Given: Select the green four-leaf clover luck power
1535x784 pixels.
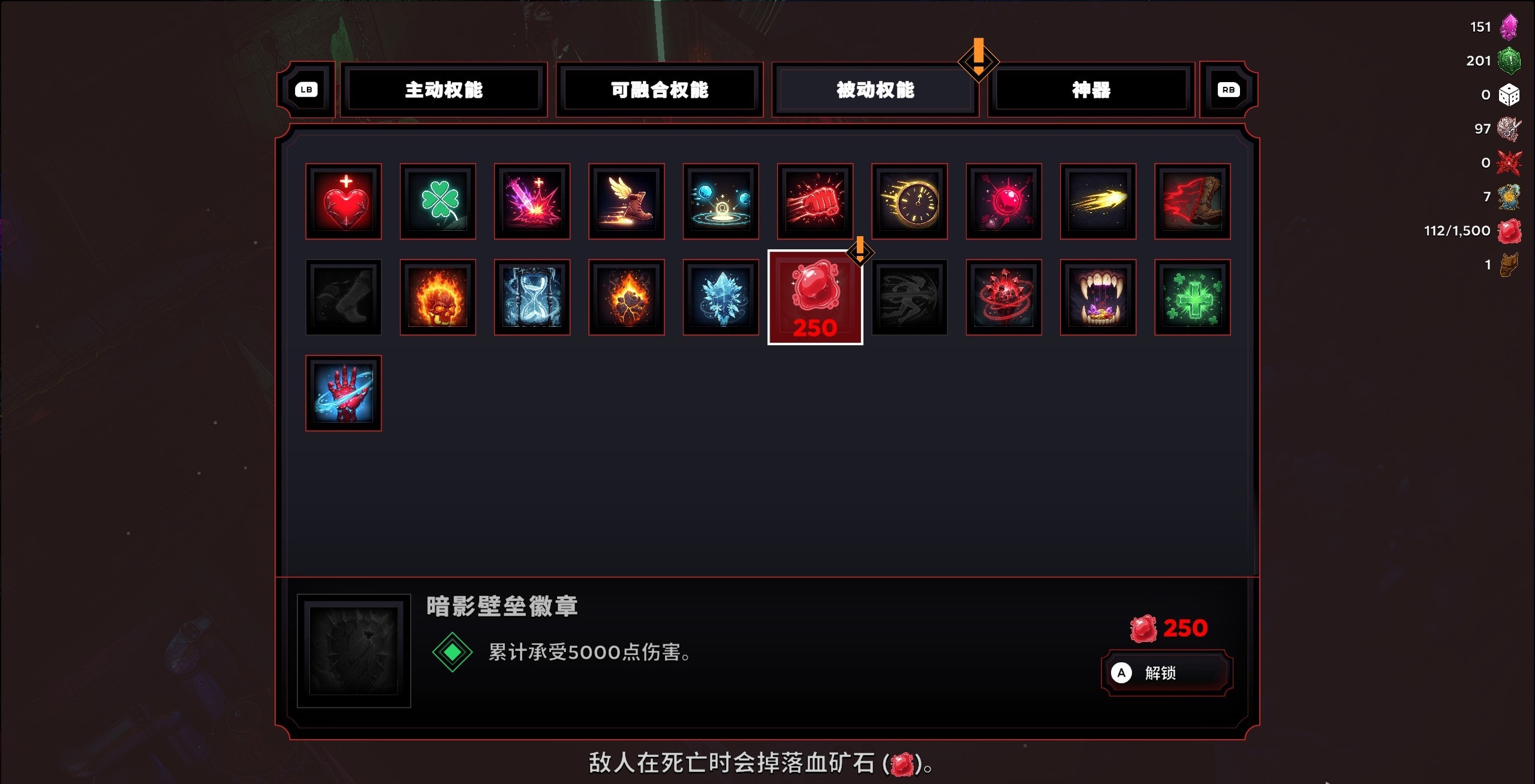Looking at the screenshot, I should click(x=438, y=201).
